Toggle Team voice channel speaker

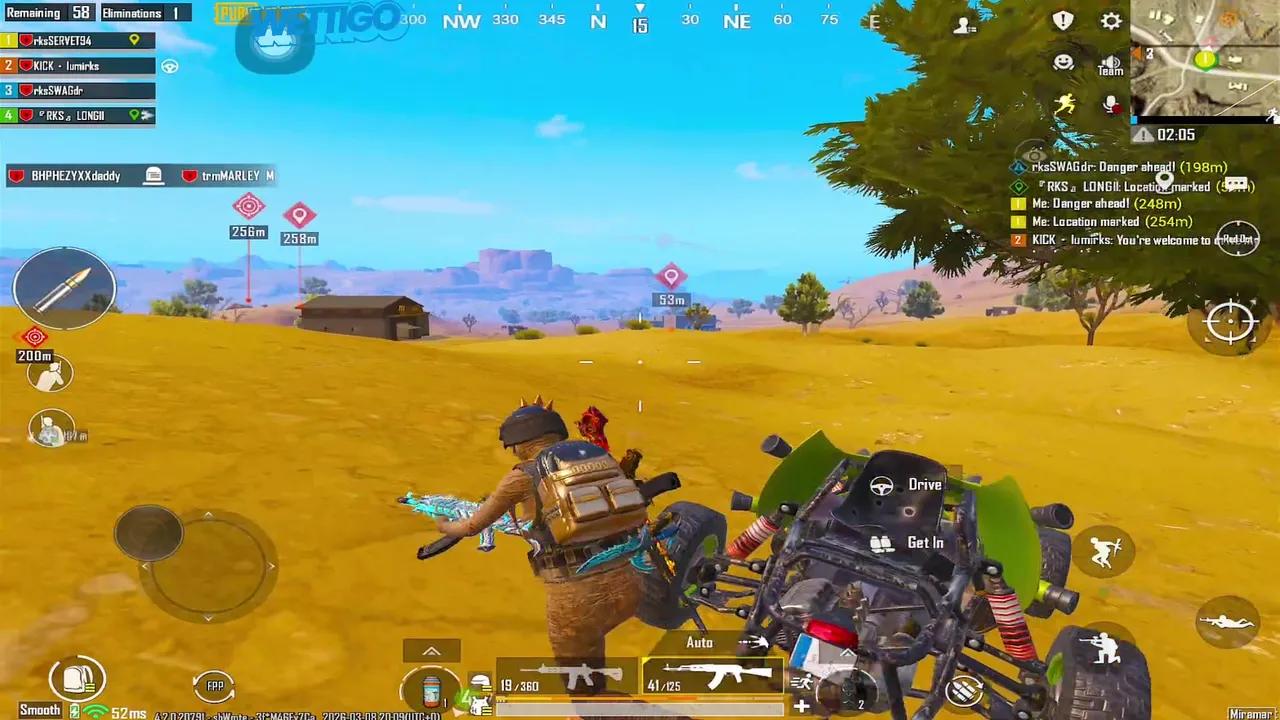[1110, 63]
